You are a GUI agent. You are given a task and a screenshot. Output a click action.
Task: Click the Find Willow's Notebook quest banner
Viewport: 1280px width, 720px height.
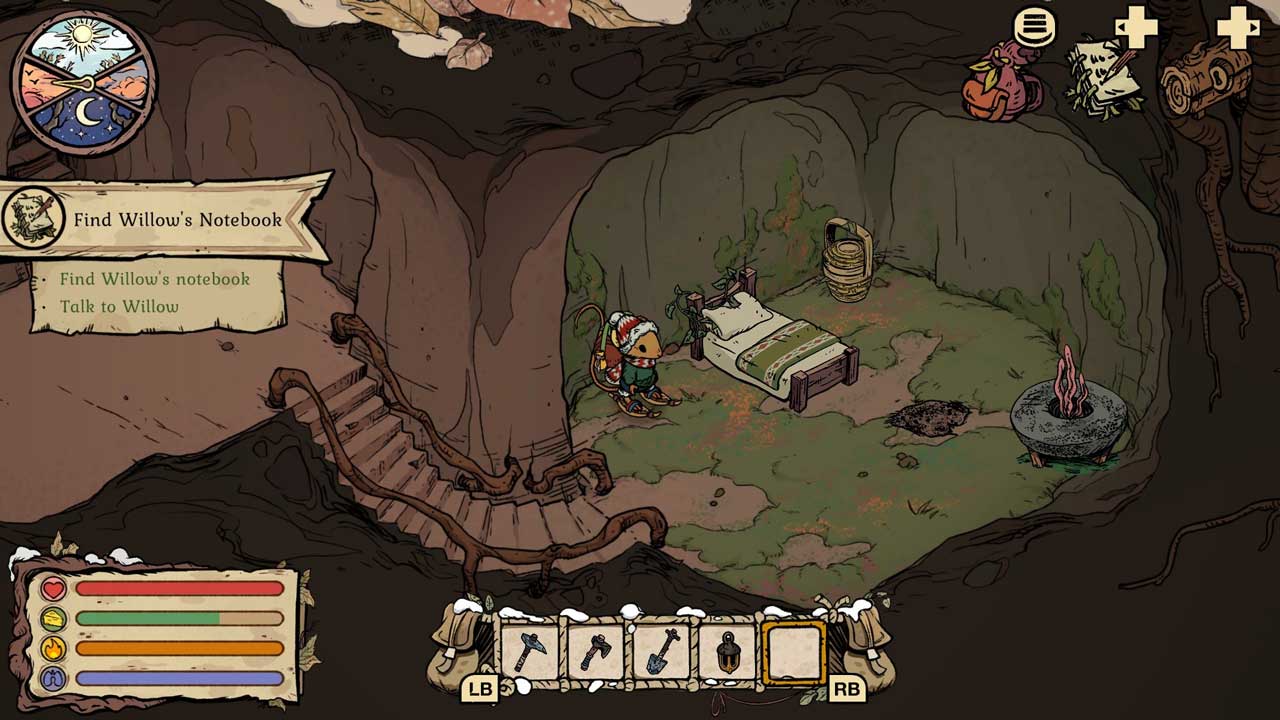[x=165, y=219]
